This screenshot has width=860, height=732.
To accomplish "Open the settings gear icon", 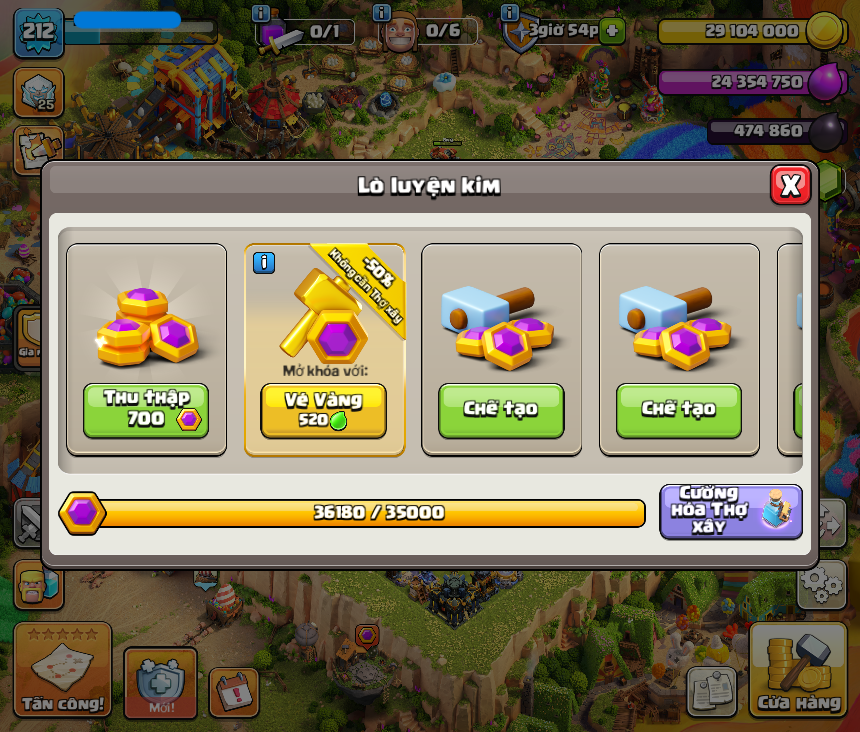I will (x=821, y=584).
